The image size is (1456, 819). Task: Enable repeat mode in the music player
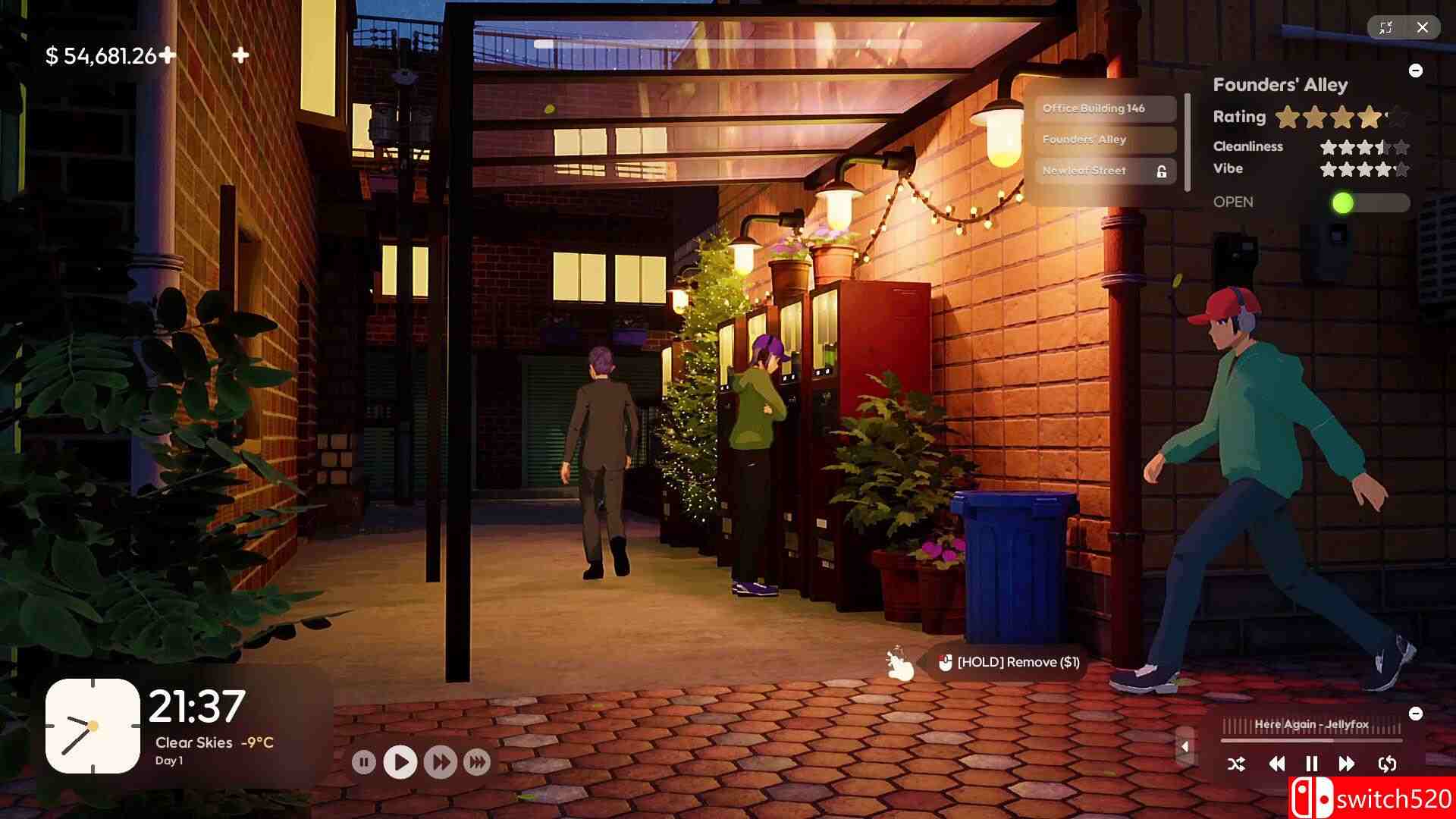pyautogui.click(x=1388, y=764)
